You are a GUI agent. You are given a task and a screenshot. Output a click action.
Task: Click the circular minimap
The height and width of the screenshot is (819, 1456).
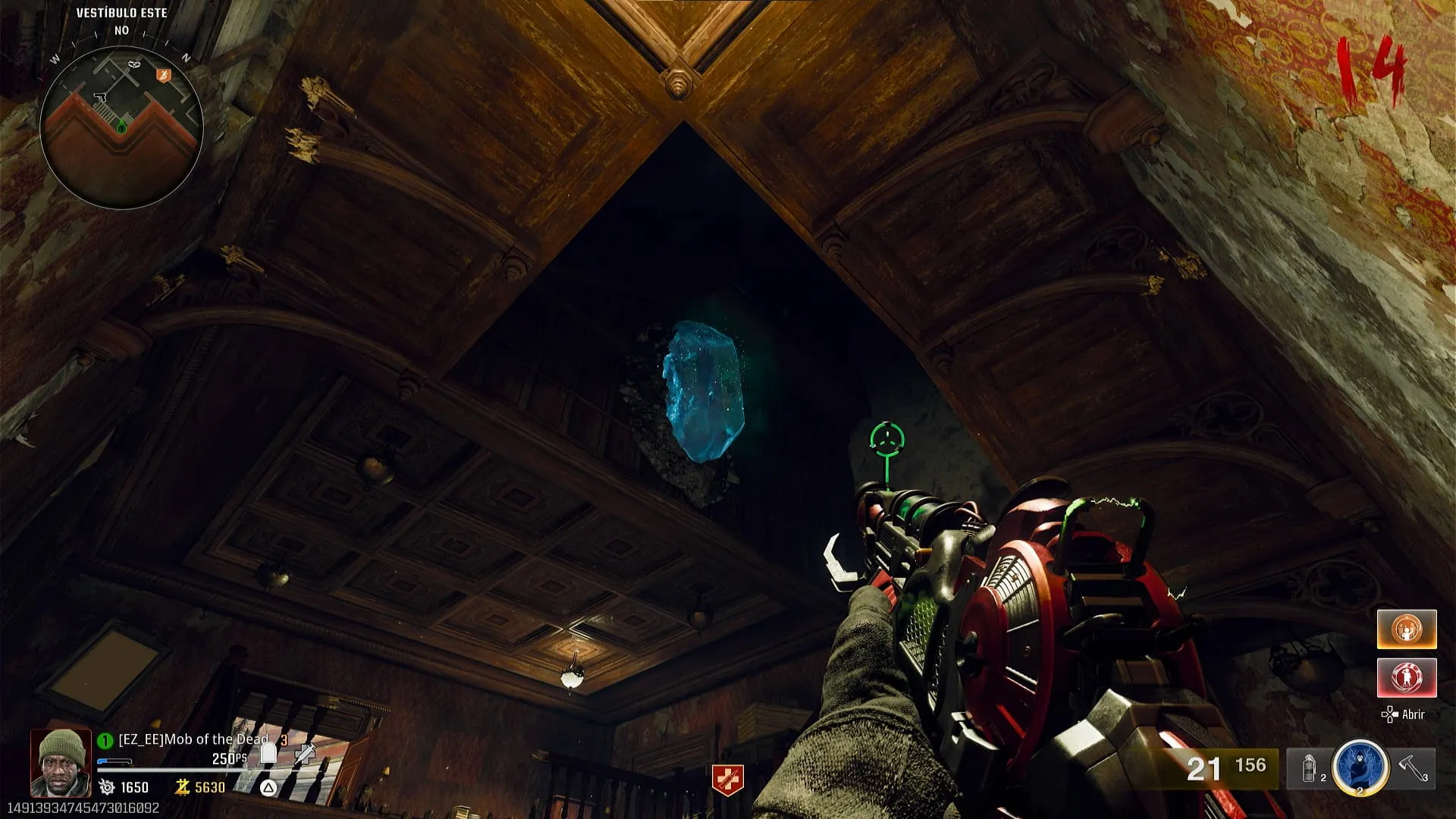click(121, 127)
